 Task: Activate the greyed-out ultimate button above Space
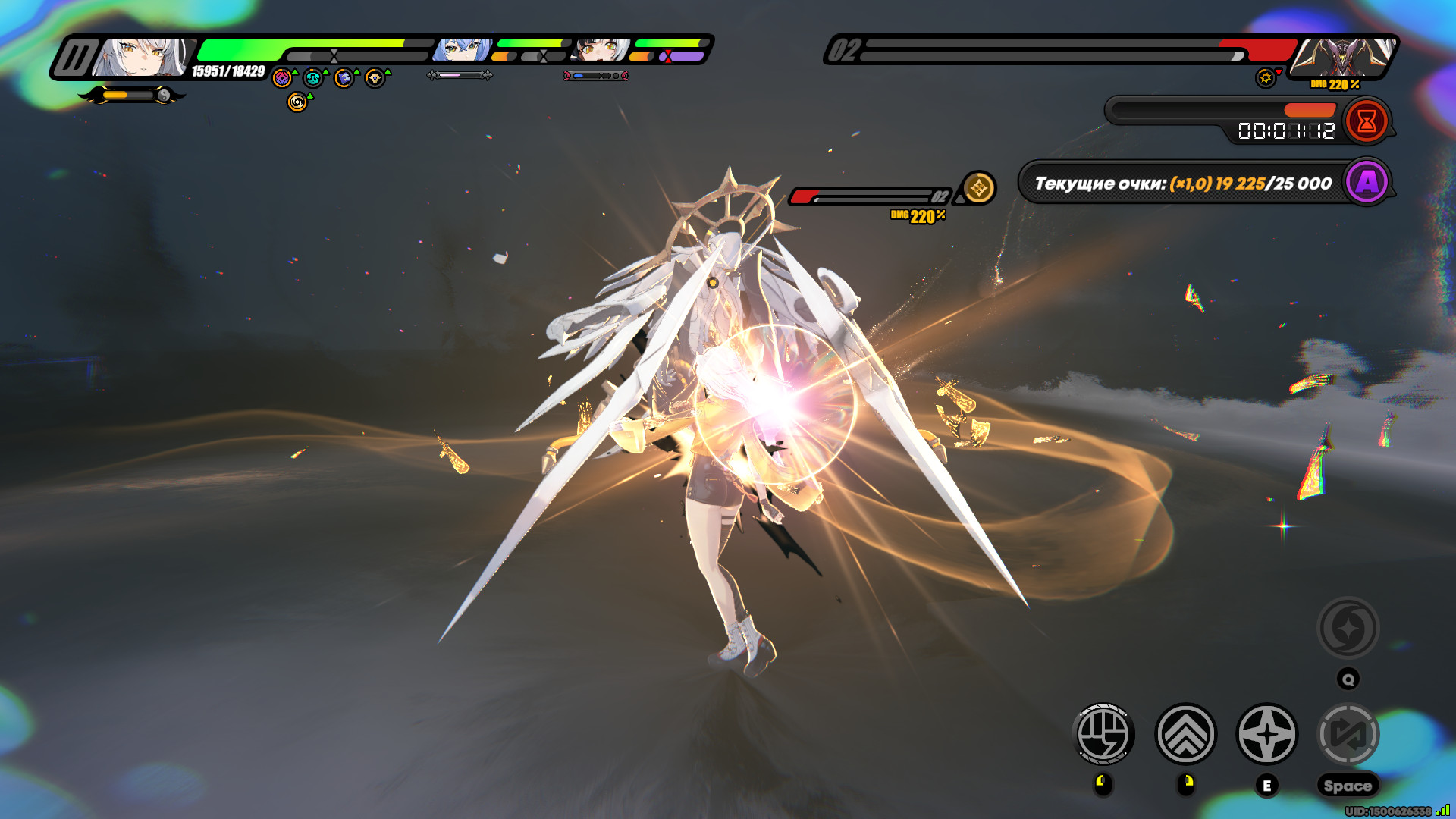click(x=1348, y=734)
